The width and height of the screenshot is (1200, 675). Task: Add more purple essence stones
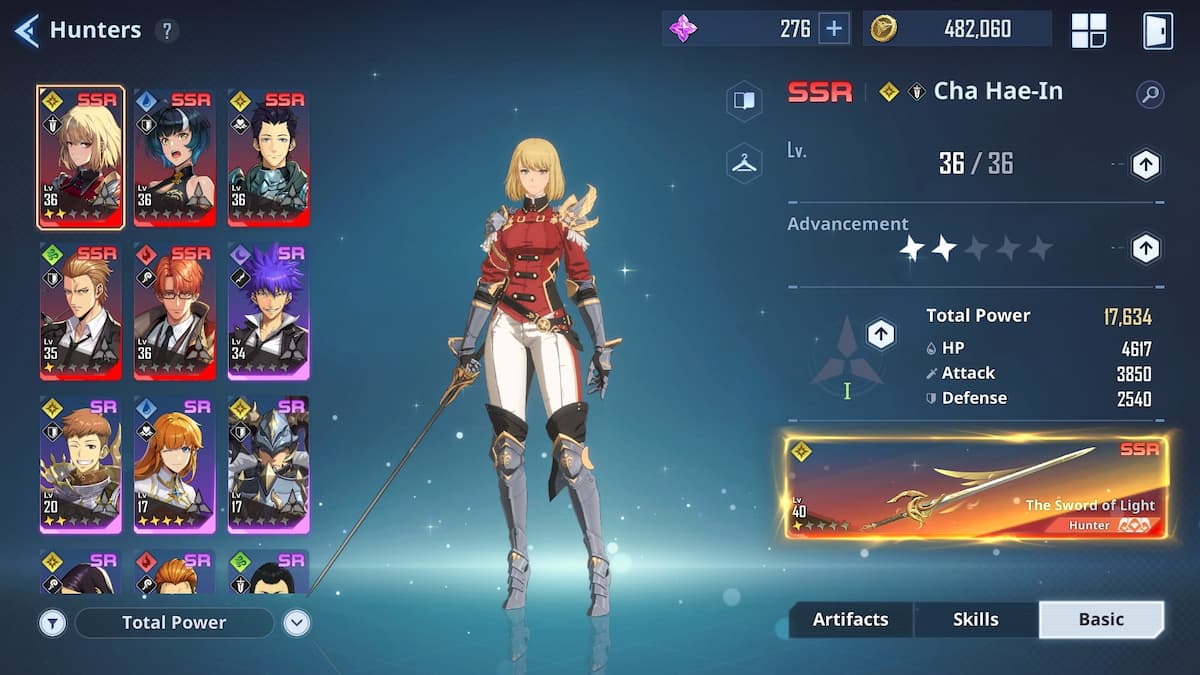834,29
